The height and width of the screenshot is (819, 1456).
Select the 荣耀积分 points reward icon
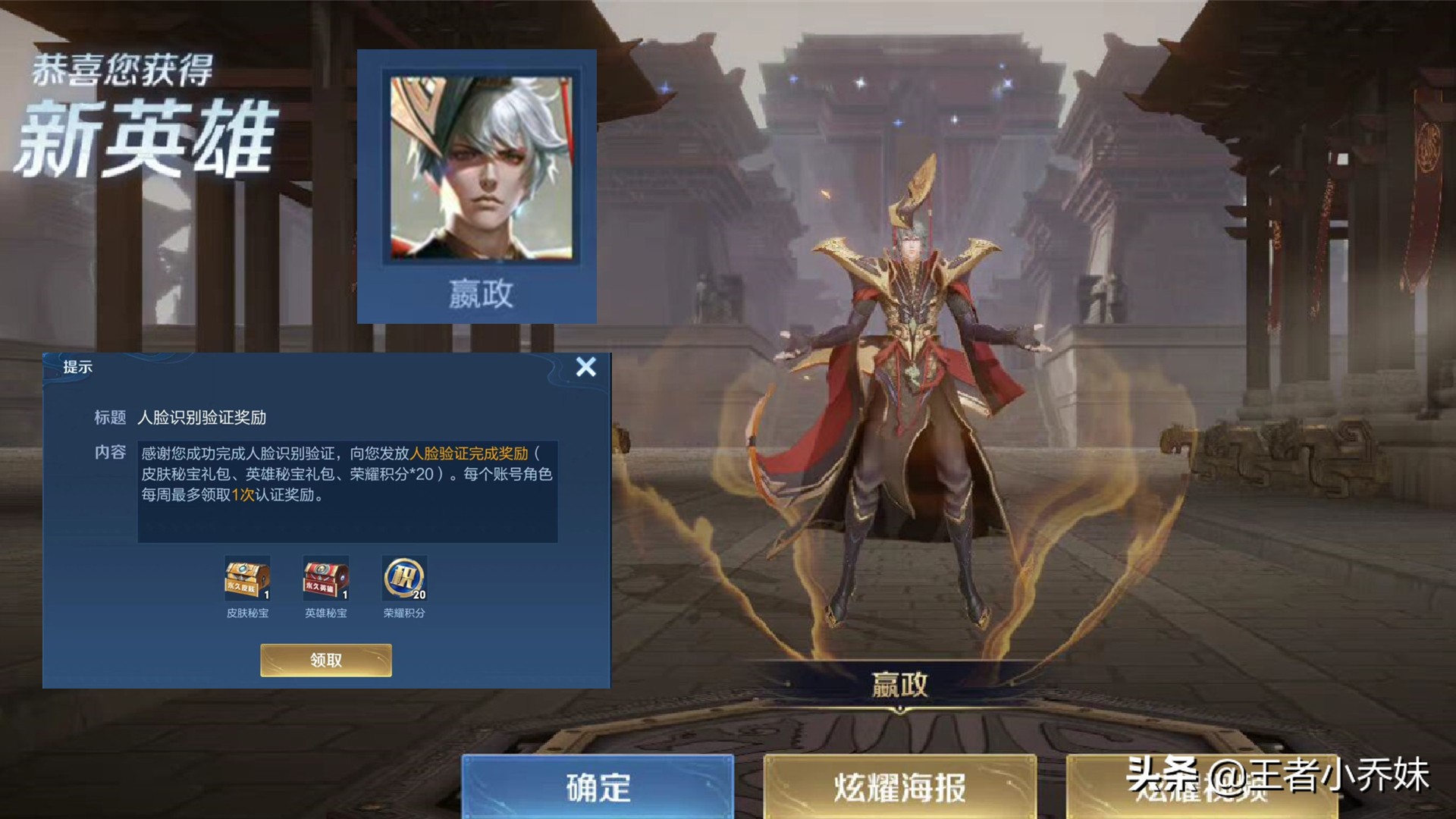coord(404,579)
